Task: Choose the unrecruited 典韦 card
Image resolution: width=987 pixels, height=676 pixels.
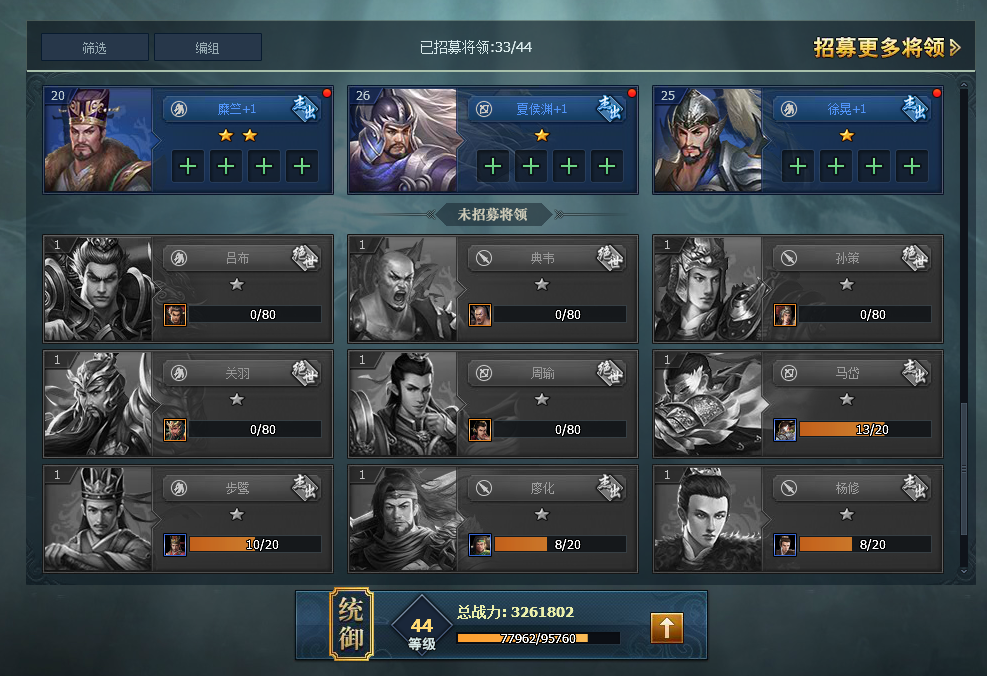Action: point(493,288)
